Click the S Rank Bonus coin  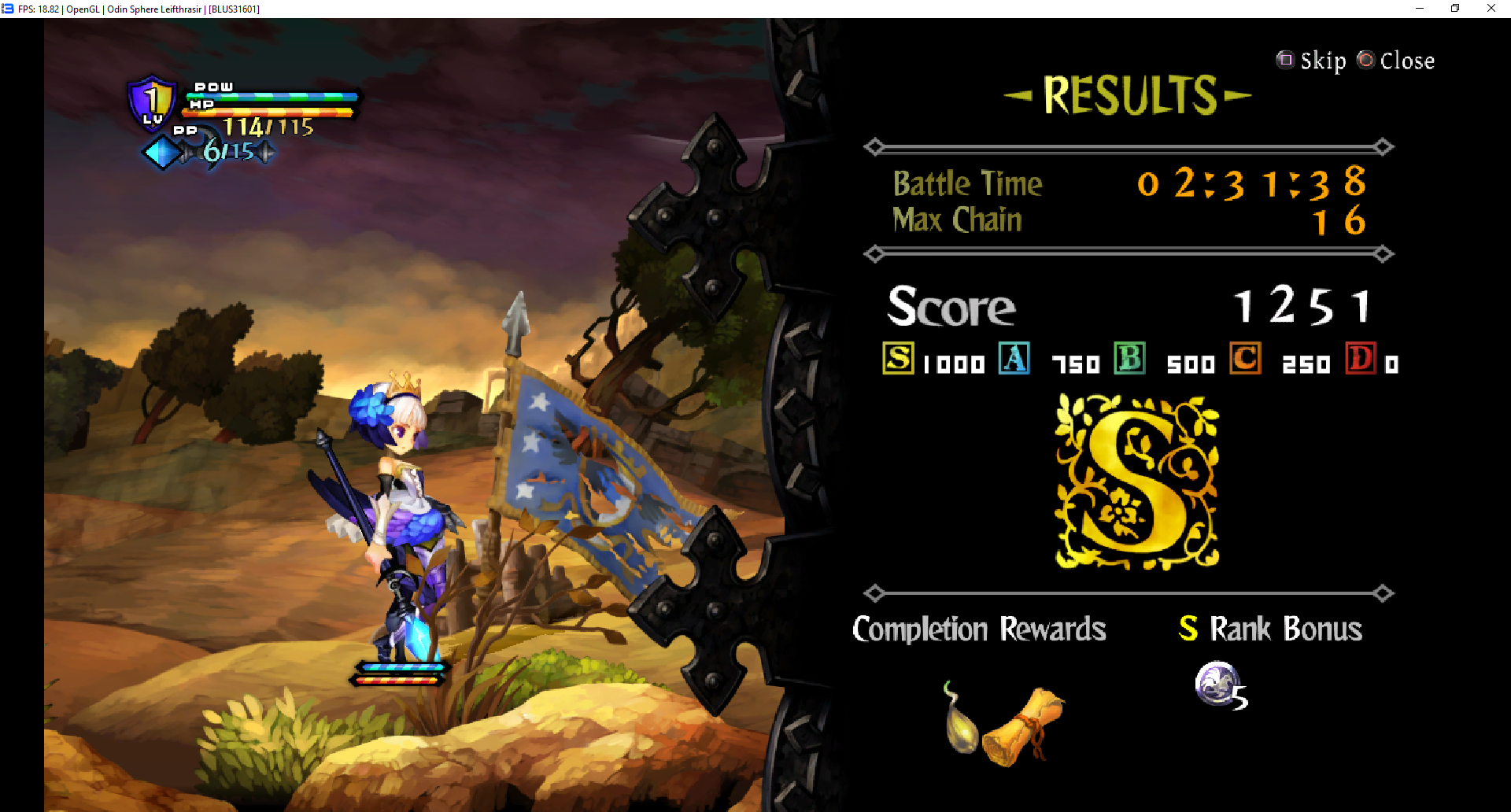(1217, 683)
